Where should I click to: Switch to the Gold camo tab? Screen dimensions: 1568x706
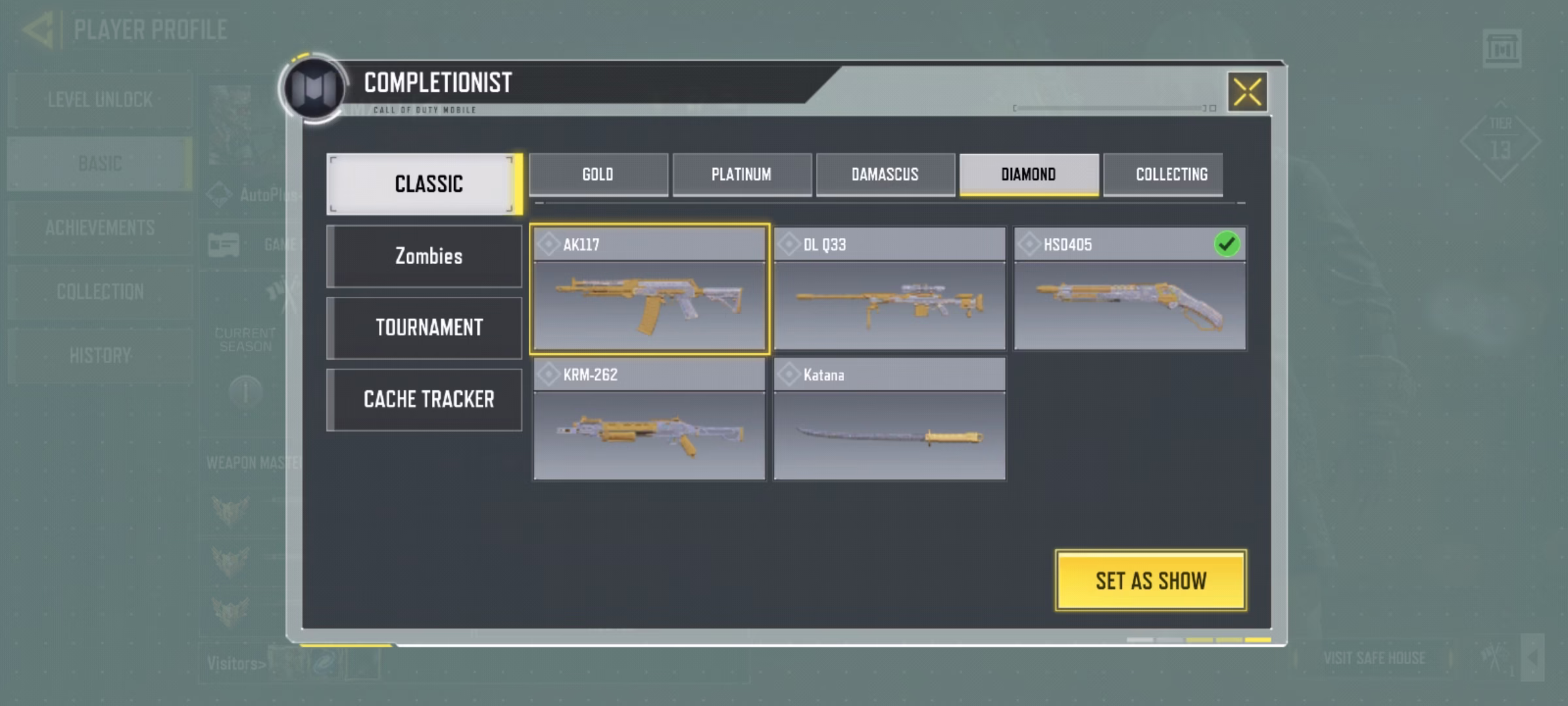(x=598, y=175)
